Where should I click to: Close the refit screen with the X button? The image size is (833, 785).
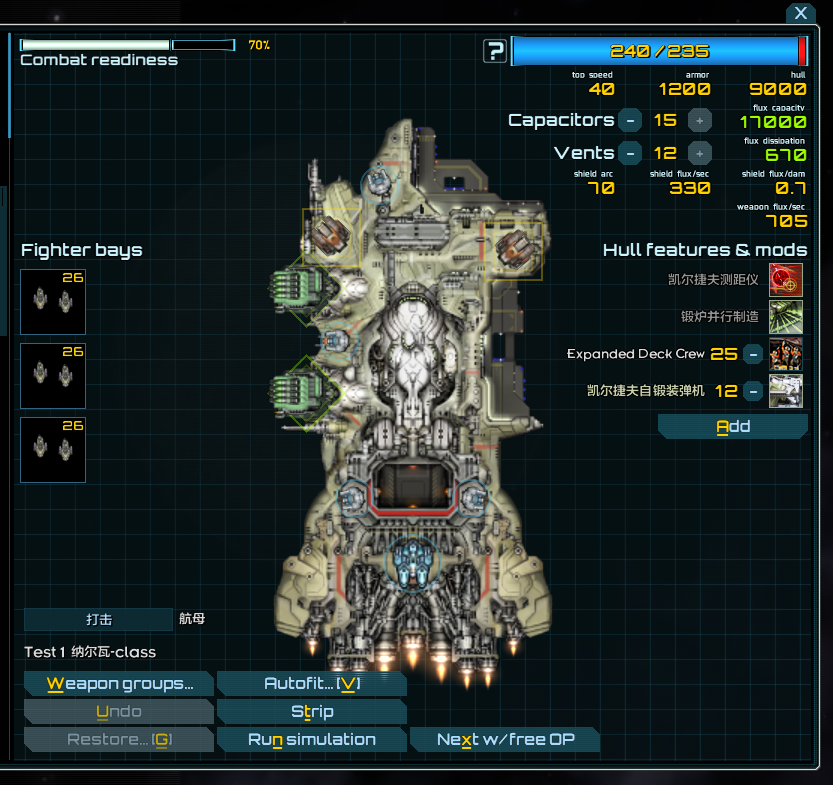click(799, 13)
